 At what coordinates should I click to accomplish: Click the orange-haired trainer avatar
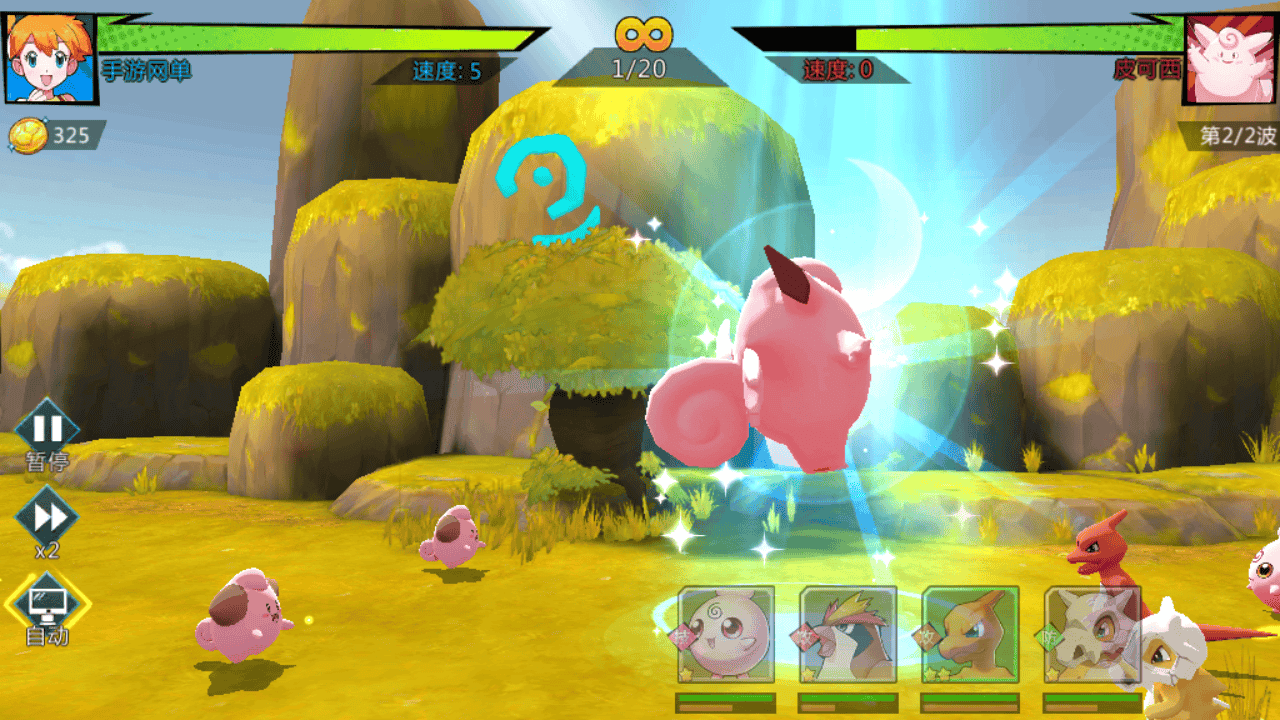point(49,57)
